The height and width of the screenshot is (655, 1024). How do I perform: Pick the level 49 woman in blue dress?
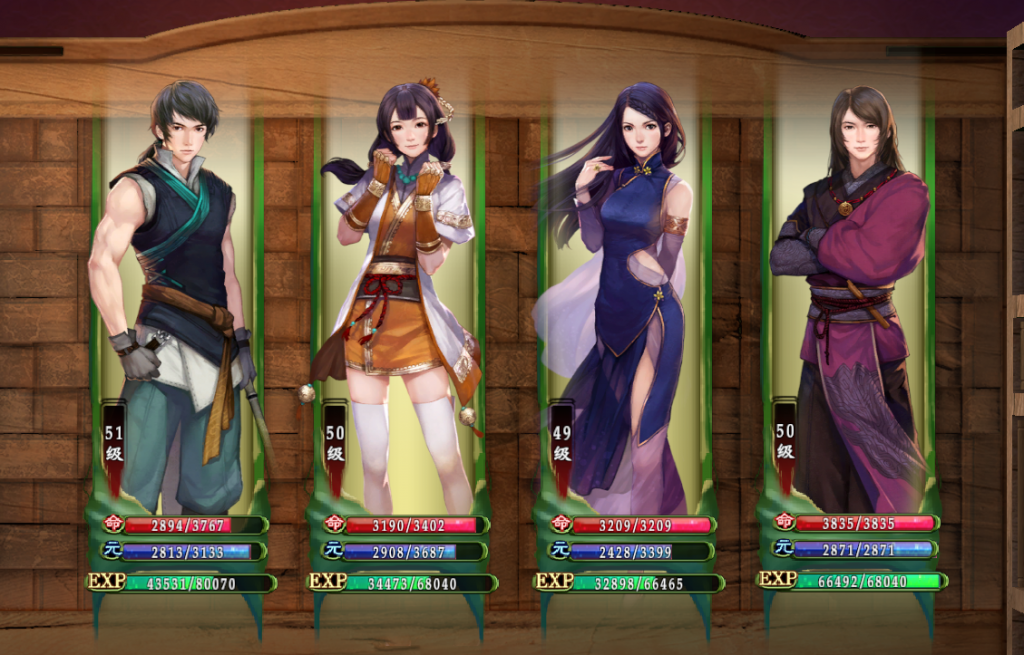tap(625, 300)
